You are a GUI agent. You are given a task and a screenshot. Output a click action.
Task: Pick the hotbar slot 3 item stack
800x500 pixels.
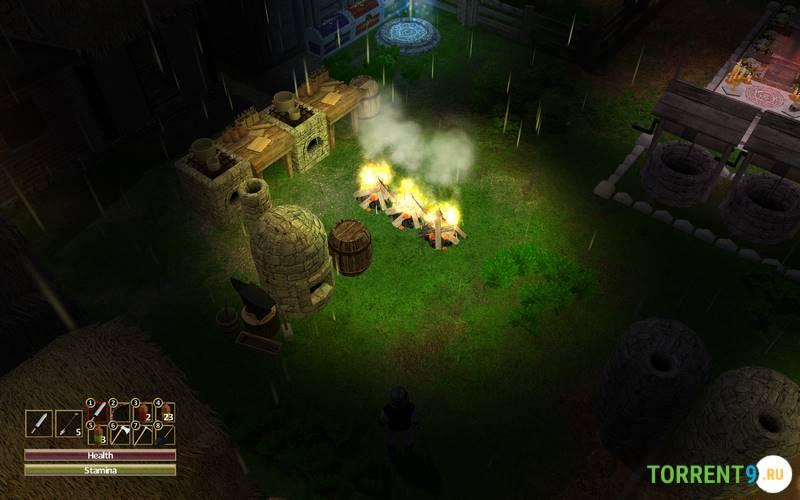coord(143,411)
